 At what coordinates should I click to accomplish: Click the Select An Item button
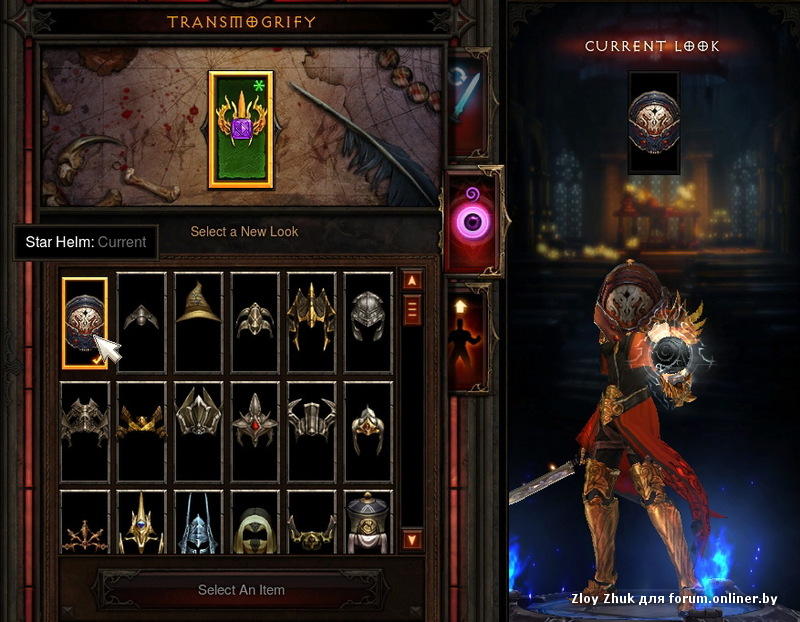[x=240, y=589]
